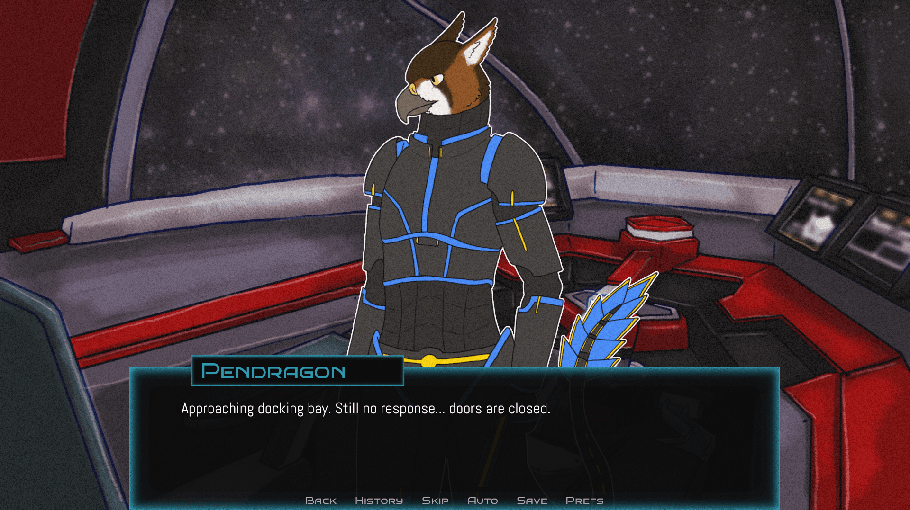
Task: Open the Save game menu
Action: click(x=532, y=500)
